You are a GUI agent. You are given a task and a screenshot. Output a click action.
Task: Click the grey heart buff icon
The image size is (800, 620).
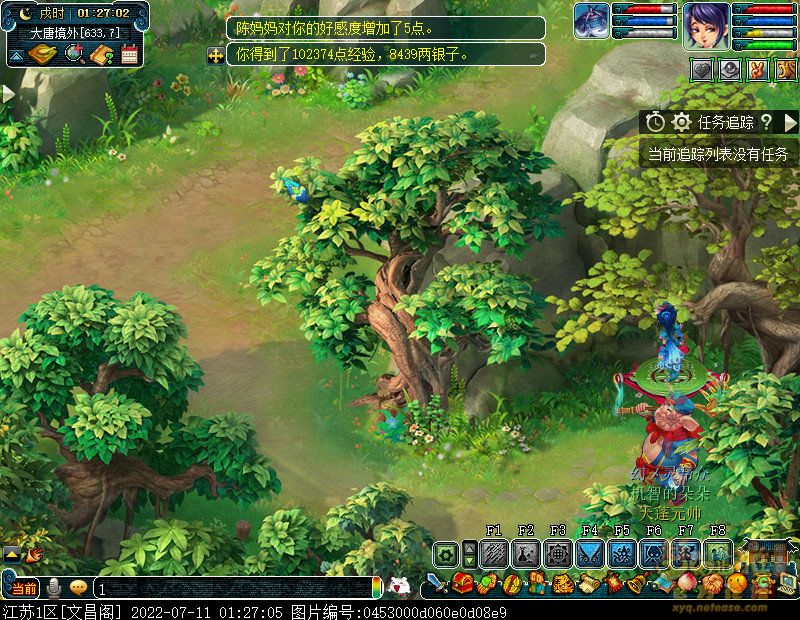tap(704, 70)
